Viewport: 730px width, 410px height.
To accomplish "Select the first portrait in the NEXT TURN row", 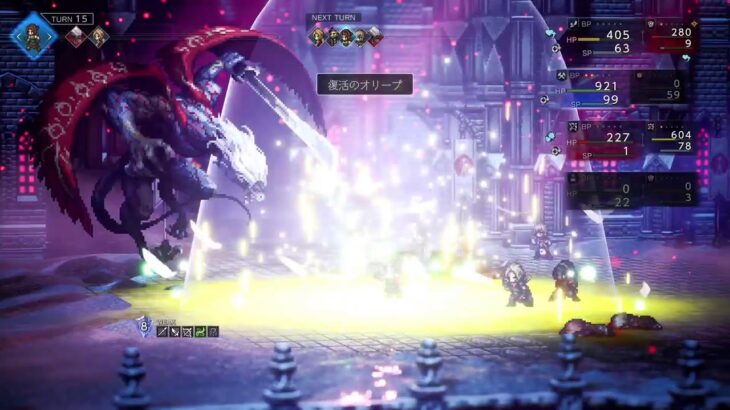I will (317, 37).
